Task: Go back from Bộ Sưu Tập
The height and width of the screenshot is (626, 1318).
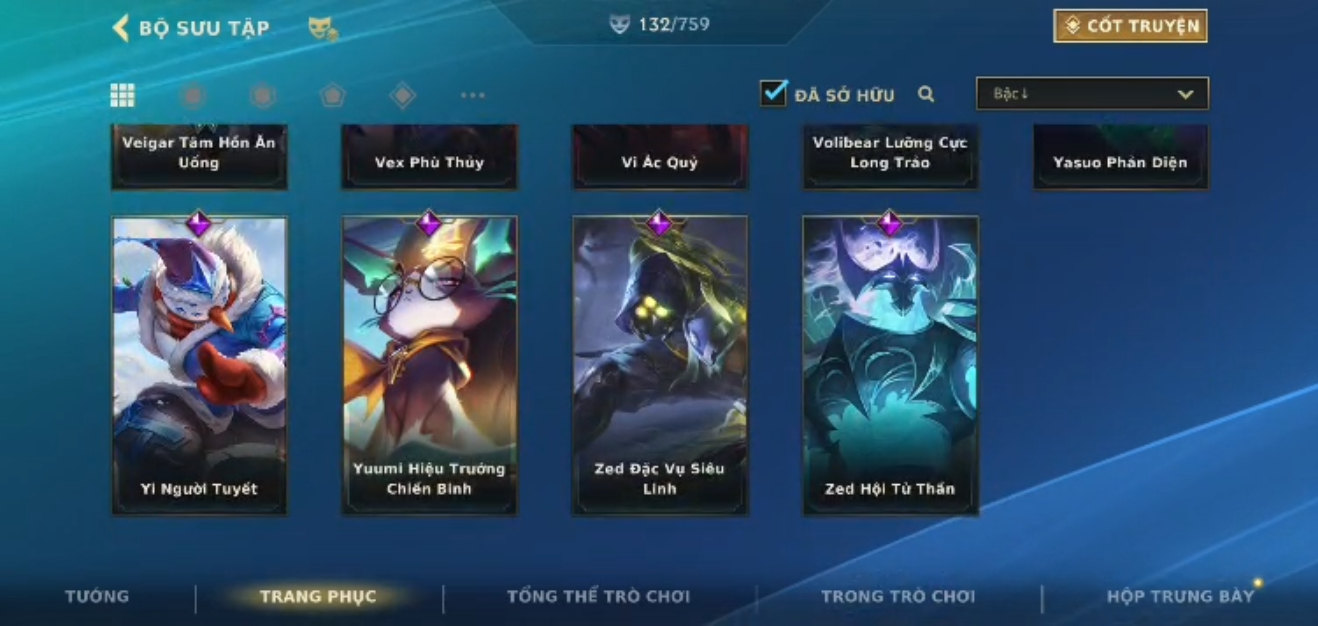Action: (121, 28)
